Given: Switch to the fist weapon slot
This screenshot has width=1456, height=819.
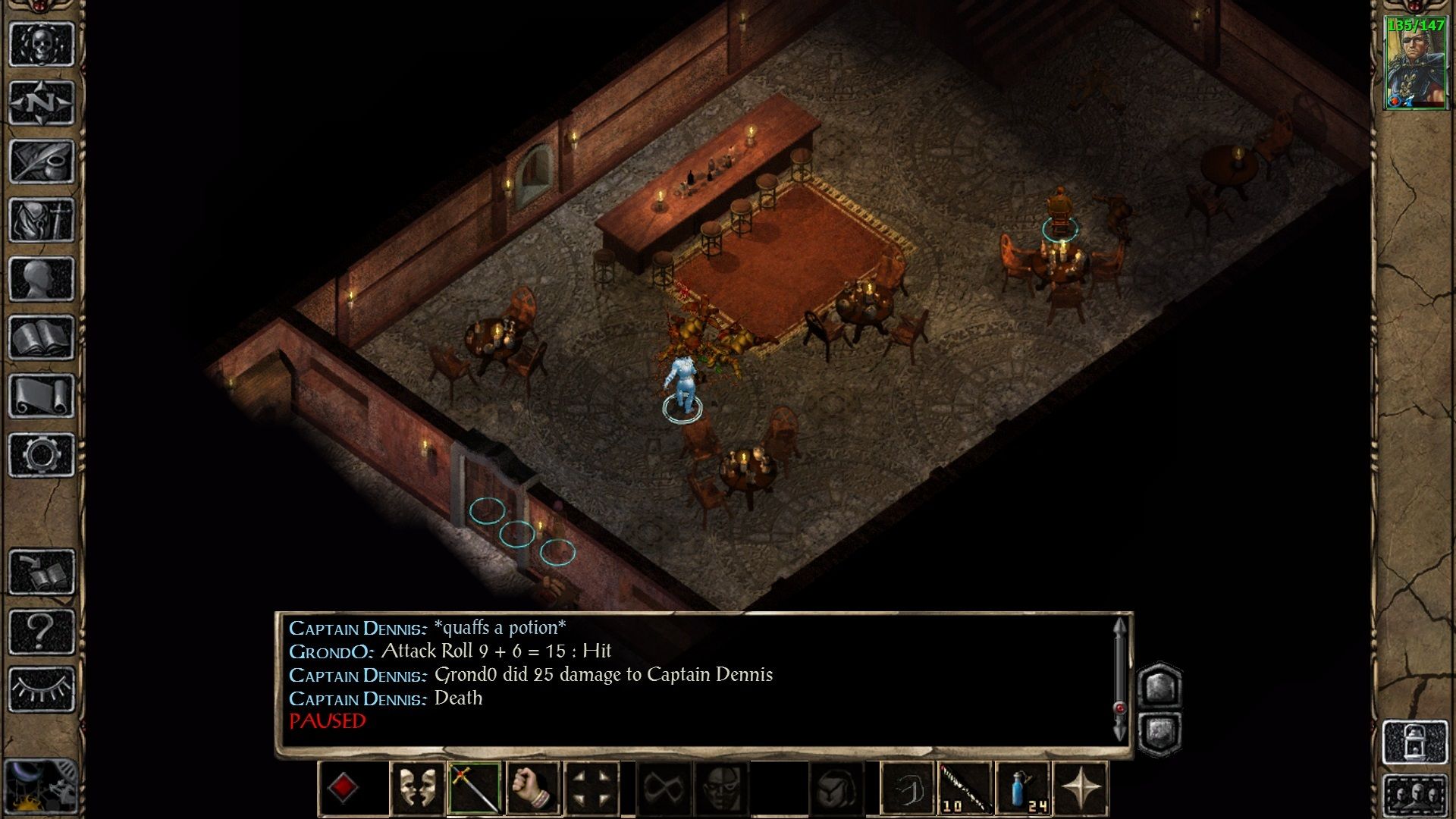Looking at the screenshot, I should pos(533,789).
